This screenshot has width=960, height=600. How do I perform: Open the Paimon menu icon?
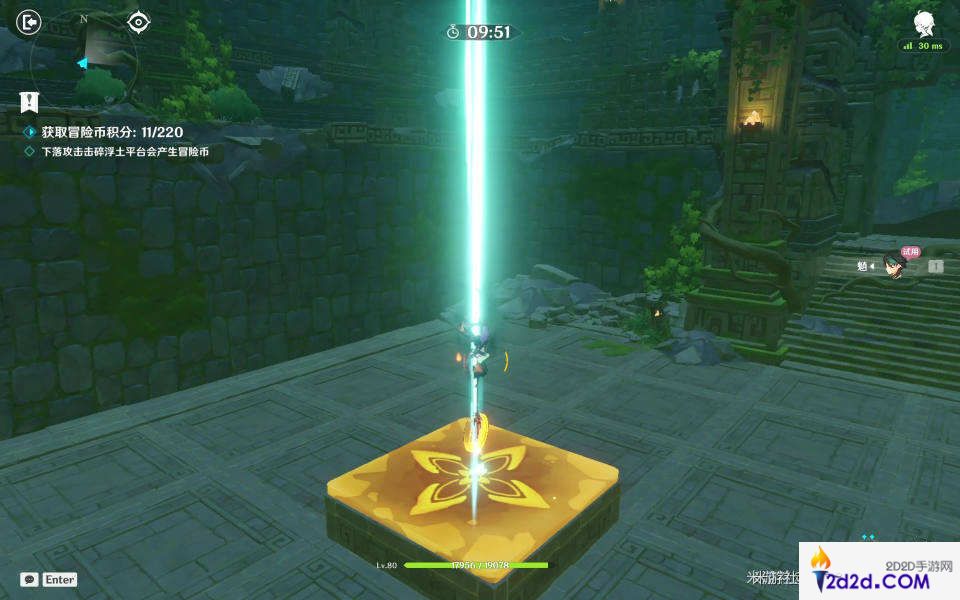pos(923,22)
